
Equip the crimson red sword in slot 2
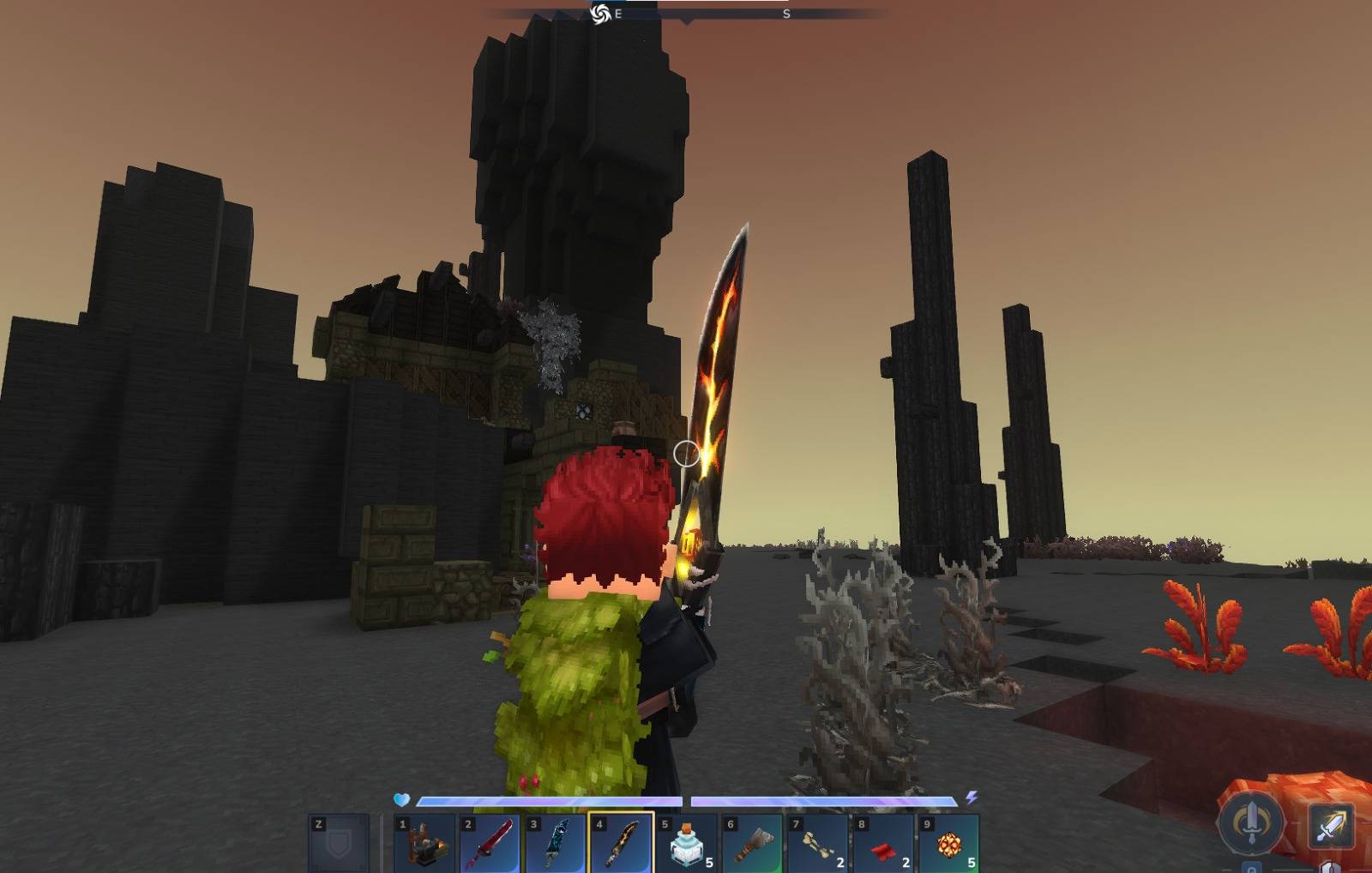coord(490,842)
